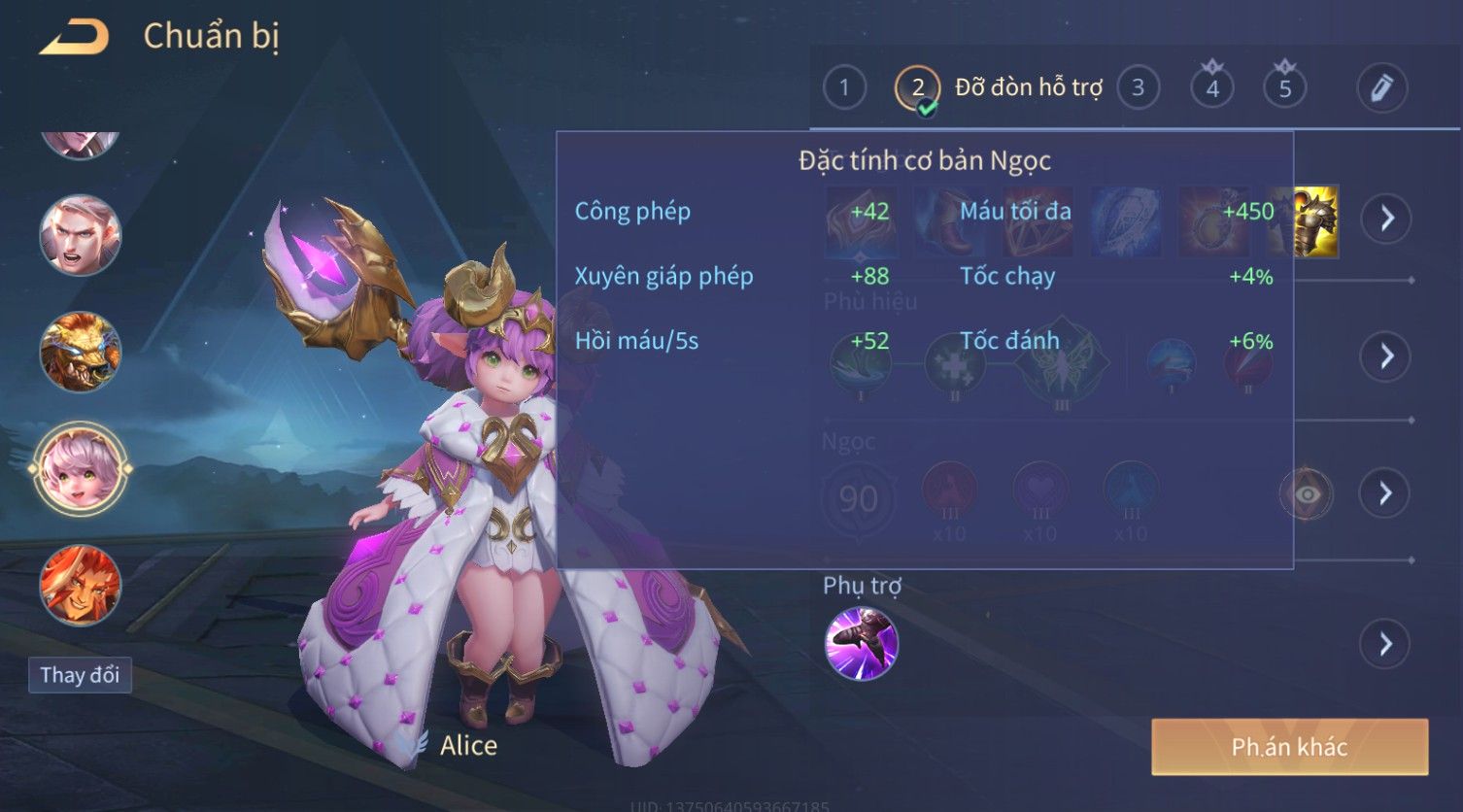
Task: Edit the preset name with pencil icon
Action: coord(1380,88)
